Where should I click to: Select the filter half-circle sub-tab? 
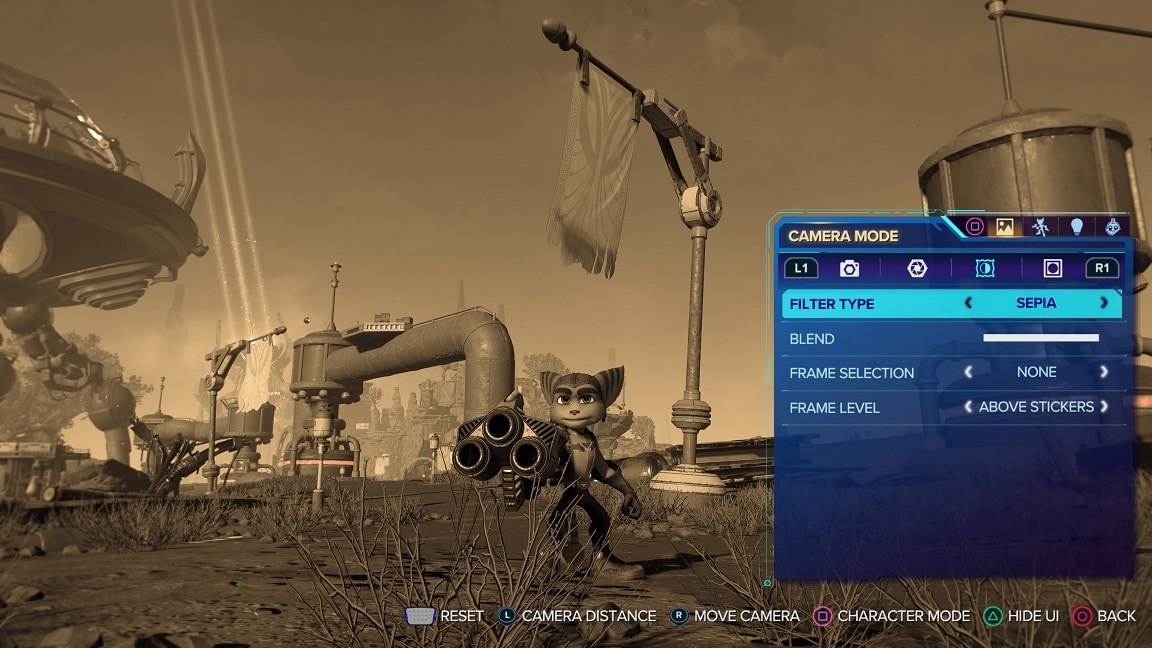point(985,268)
